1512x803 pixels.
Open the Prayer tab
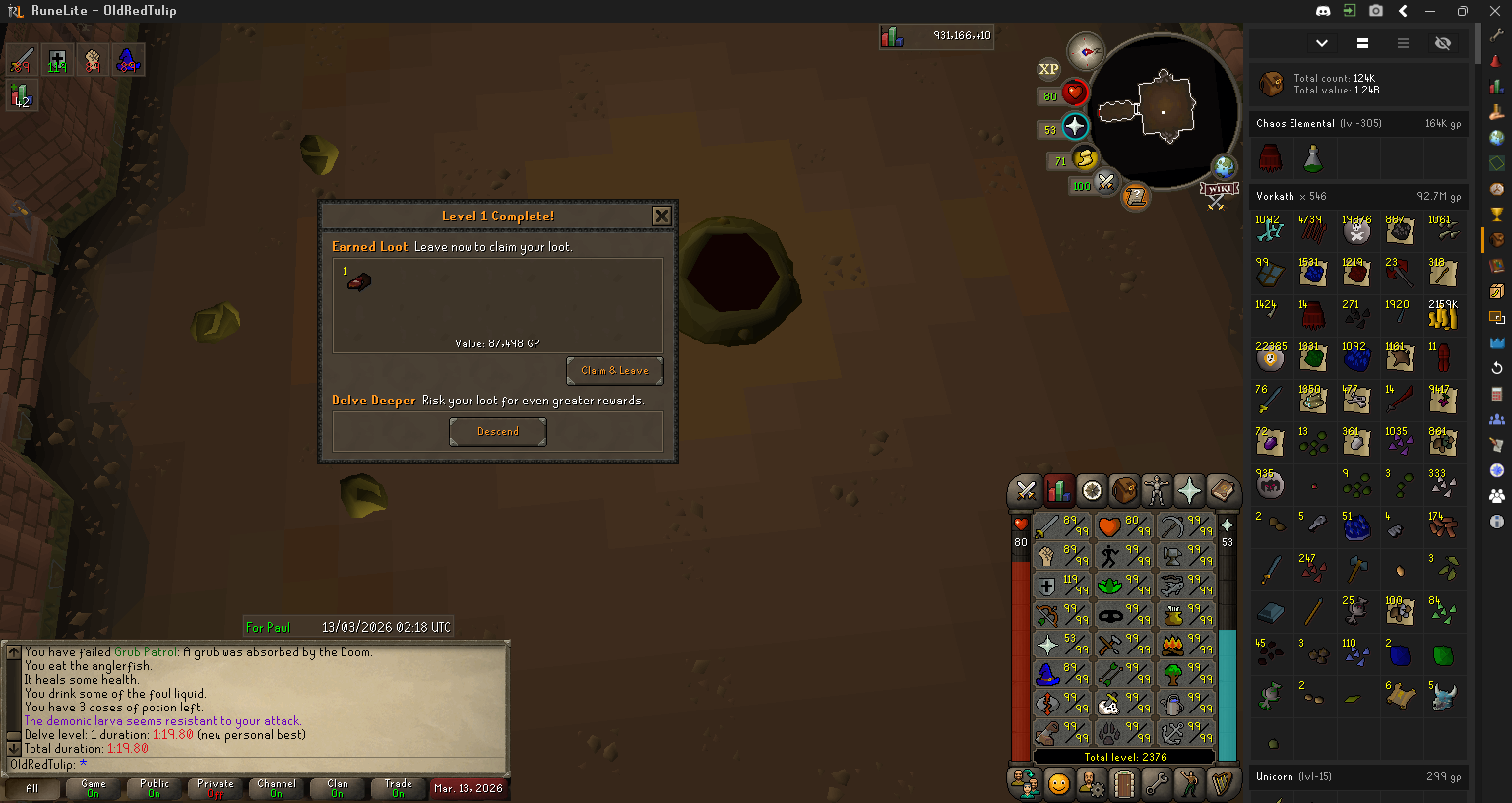coord(1189,490)
